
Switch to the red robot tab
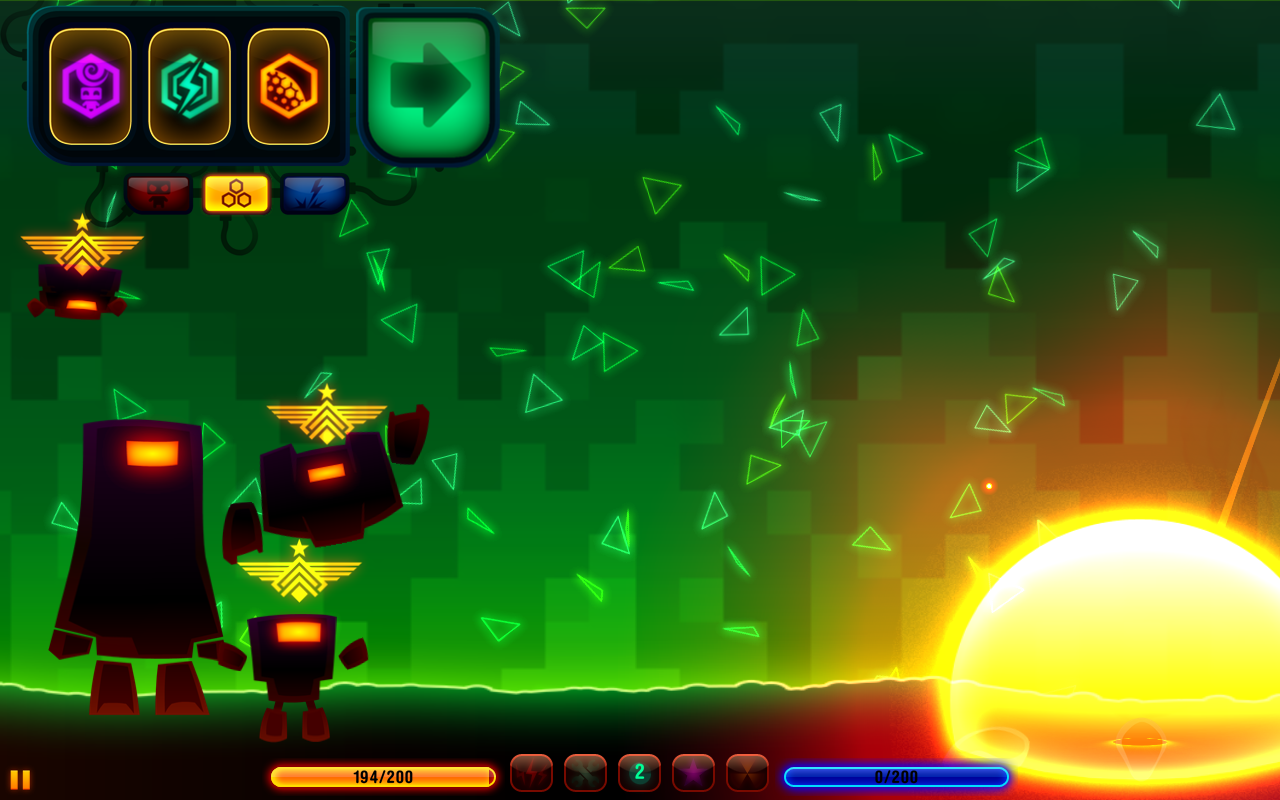coord(158,194)
